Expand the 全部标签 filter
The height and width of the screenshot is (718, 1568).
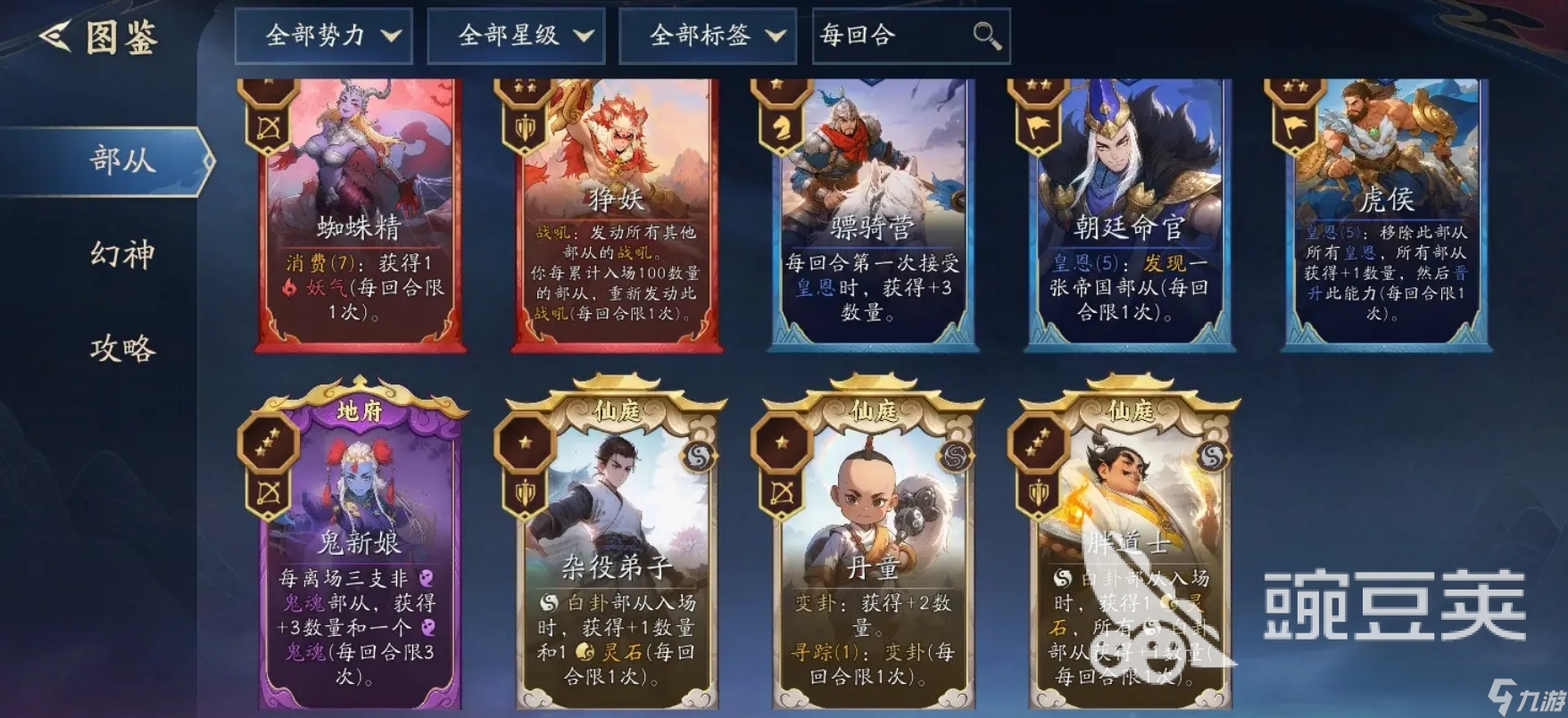click(x=707, y=37)
